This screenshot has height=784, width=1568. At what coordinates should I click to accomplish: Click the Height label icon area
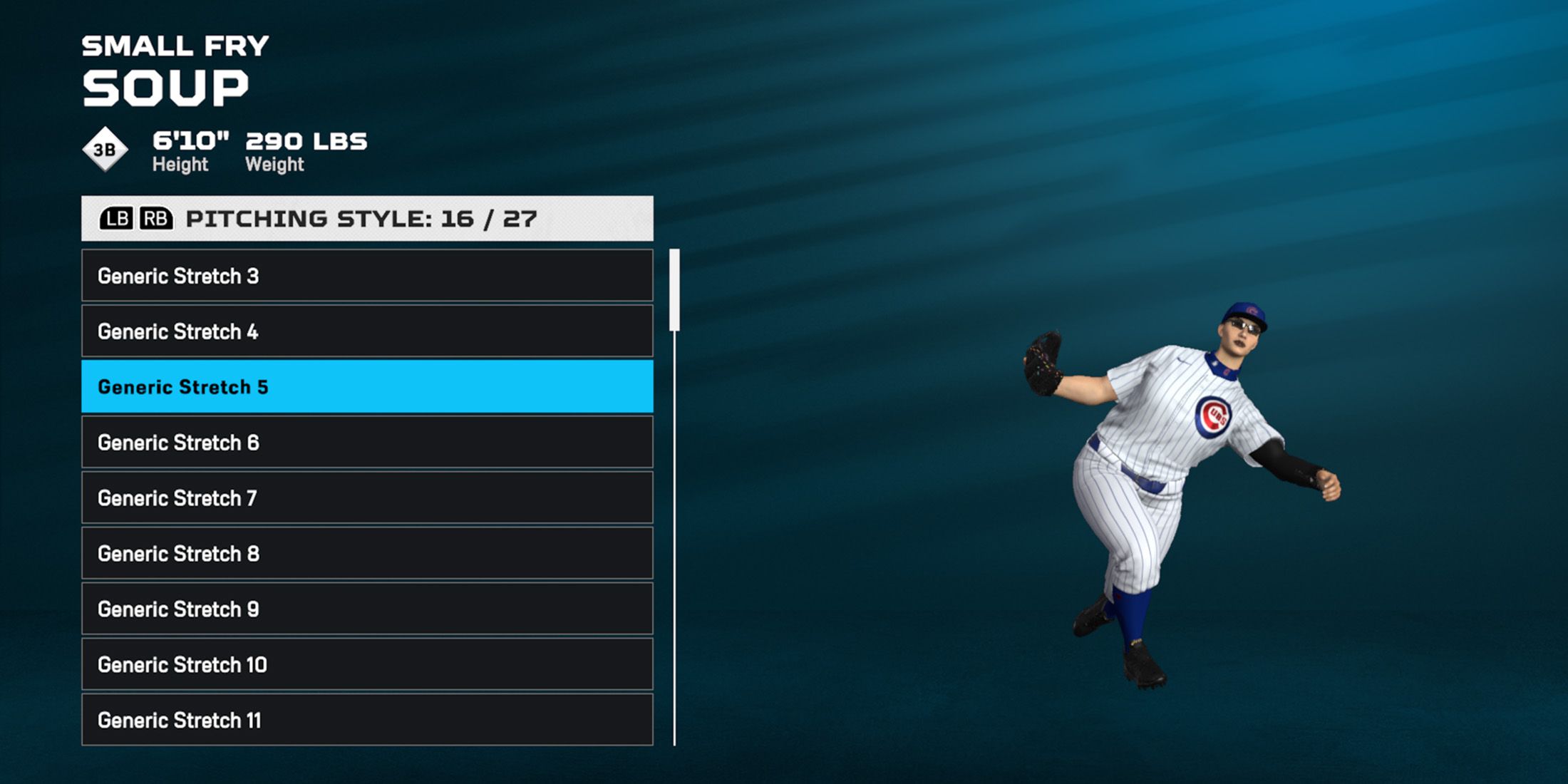pyautogui.click(x=180, y=165)
